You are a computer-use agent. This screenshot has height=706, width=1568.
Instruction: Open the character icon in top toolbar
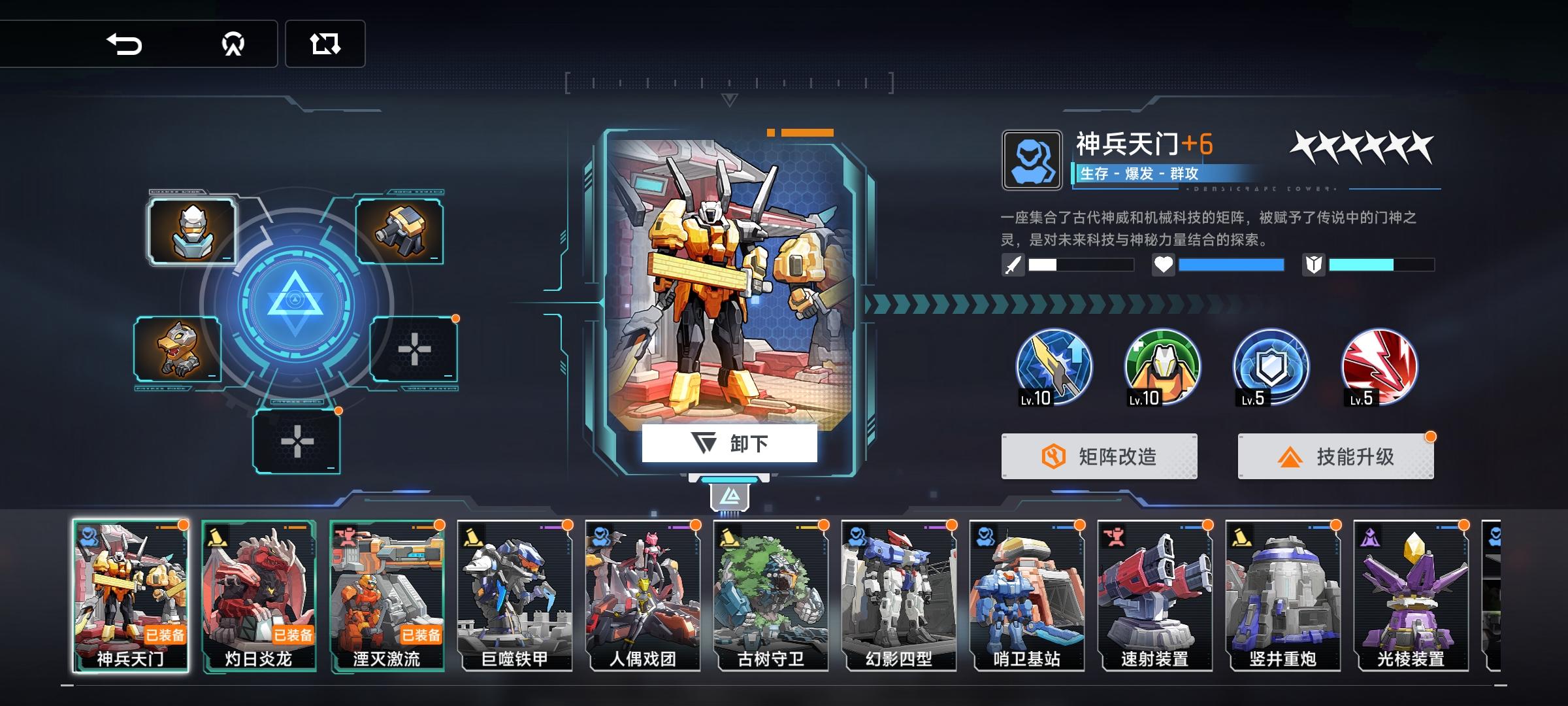point(232,44)
